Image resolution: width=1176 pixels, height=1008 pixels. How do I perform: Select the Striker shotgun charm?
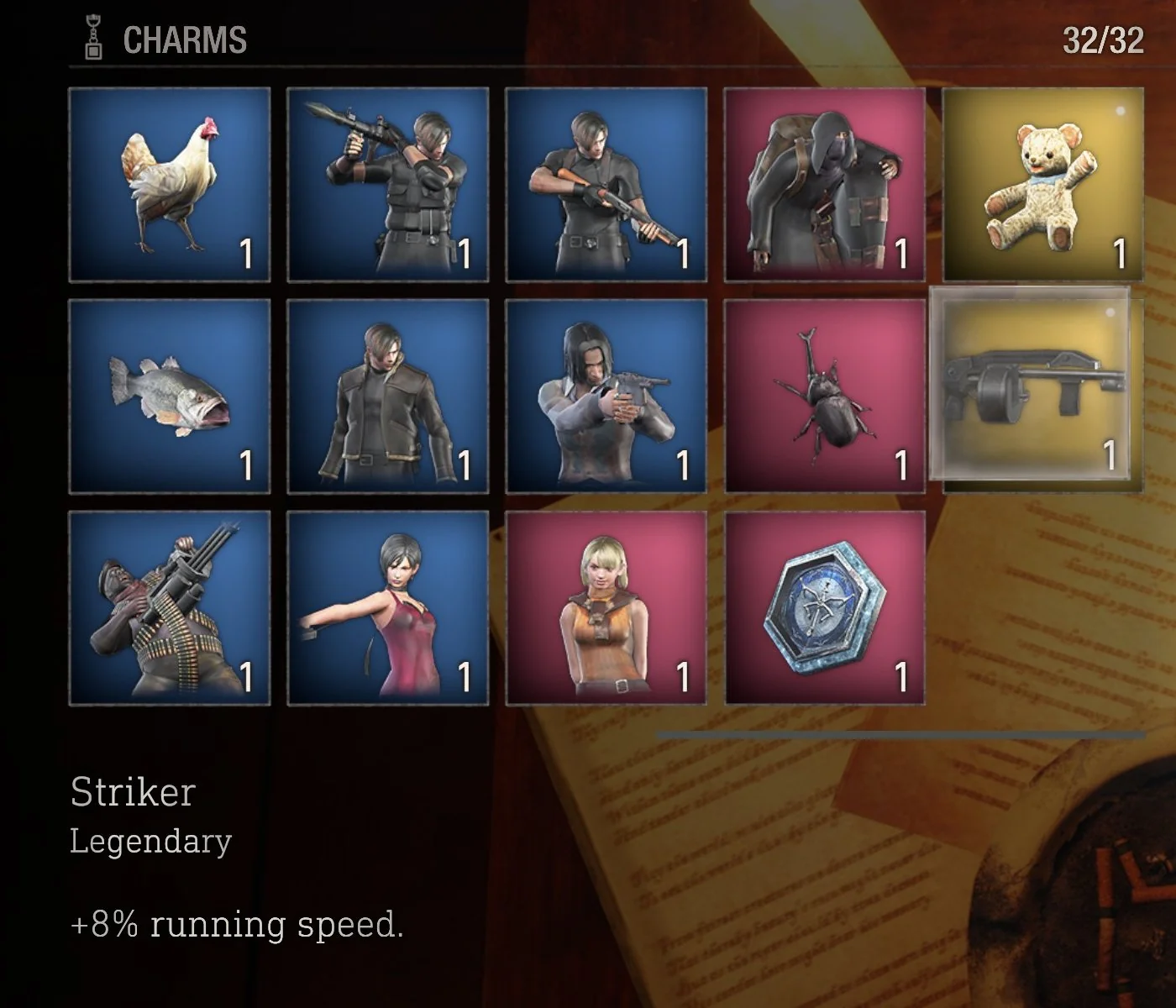1042,391
